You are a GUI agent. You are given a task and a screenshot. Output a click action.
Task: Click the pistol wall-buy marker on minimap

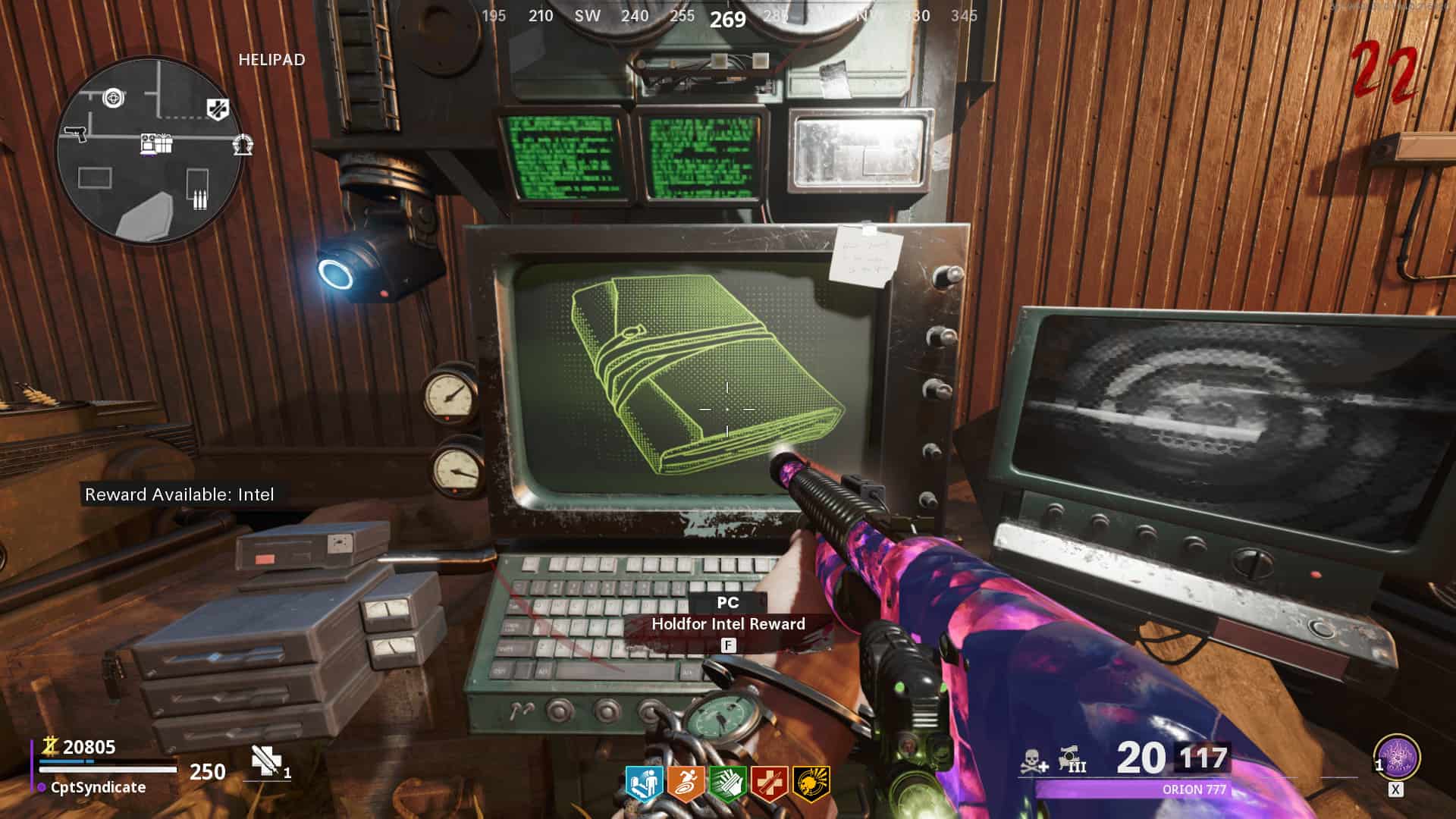75,133
